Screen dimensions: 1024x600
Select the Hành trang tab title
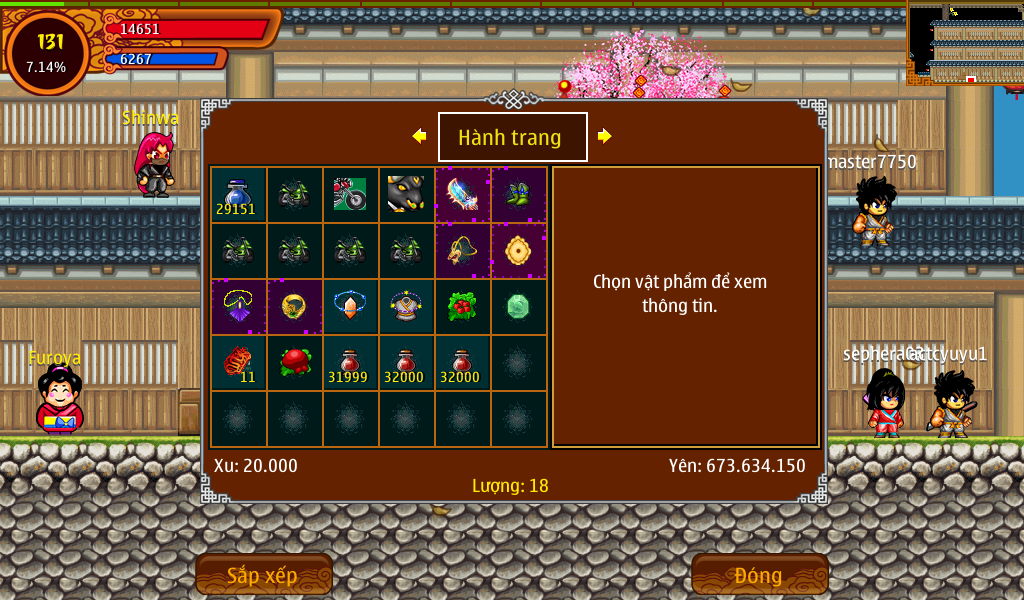[512, 137]
